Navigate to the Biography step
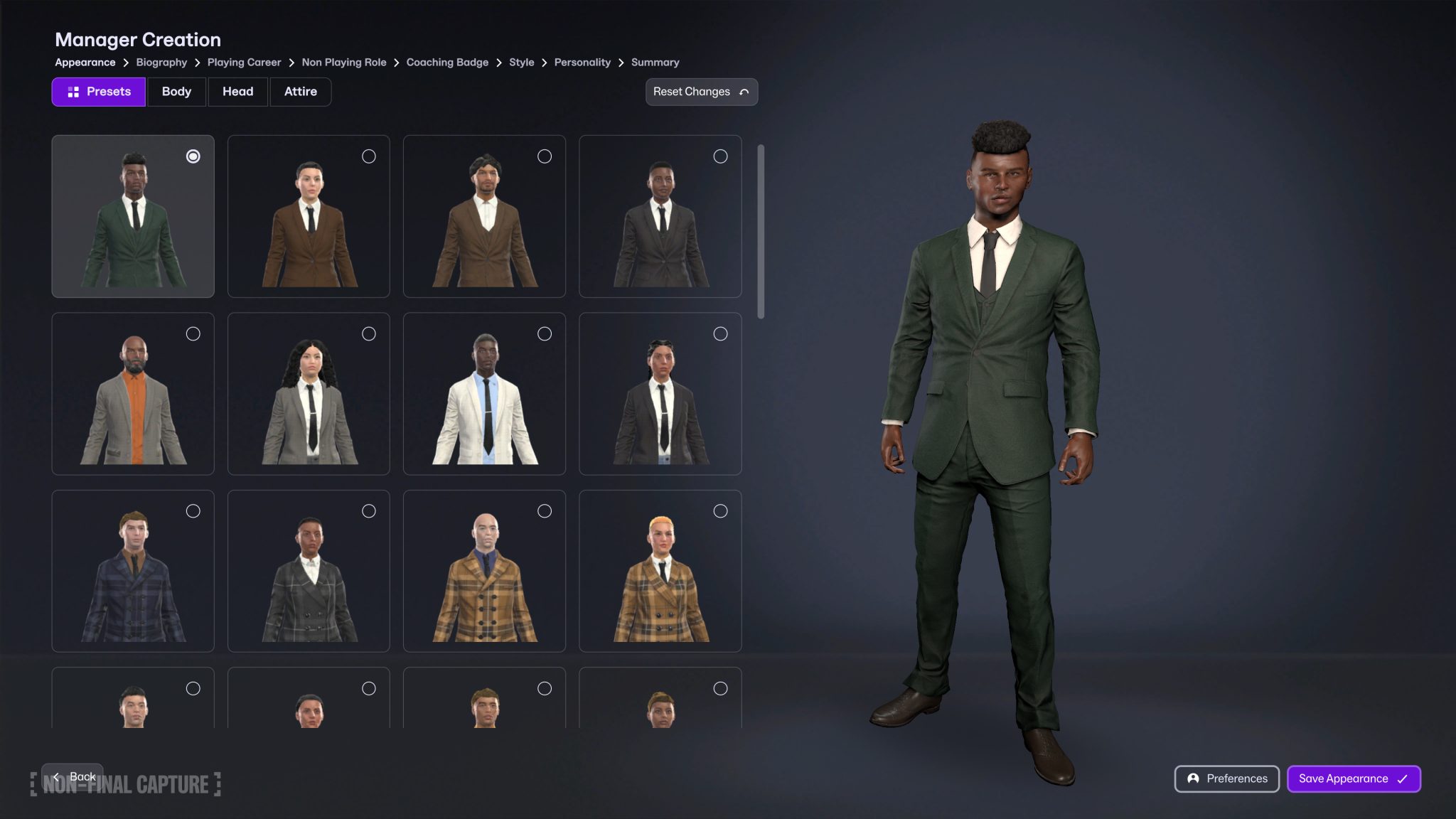The height and width of the screenshot is (819, 1456). tap(161, 62)
